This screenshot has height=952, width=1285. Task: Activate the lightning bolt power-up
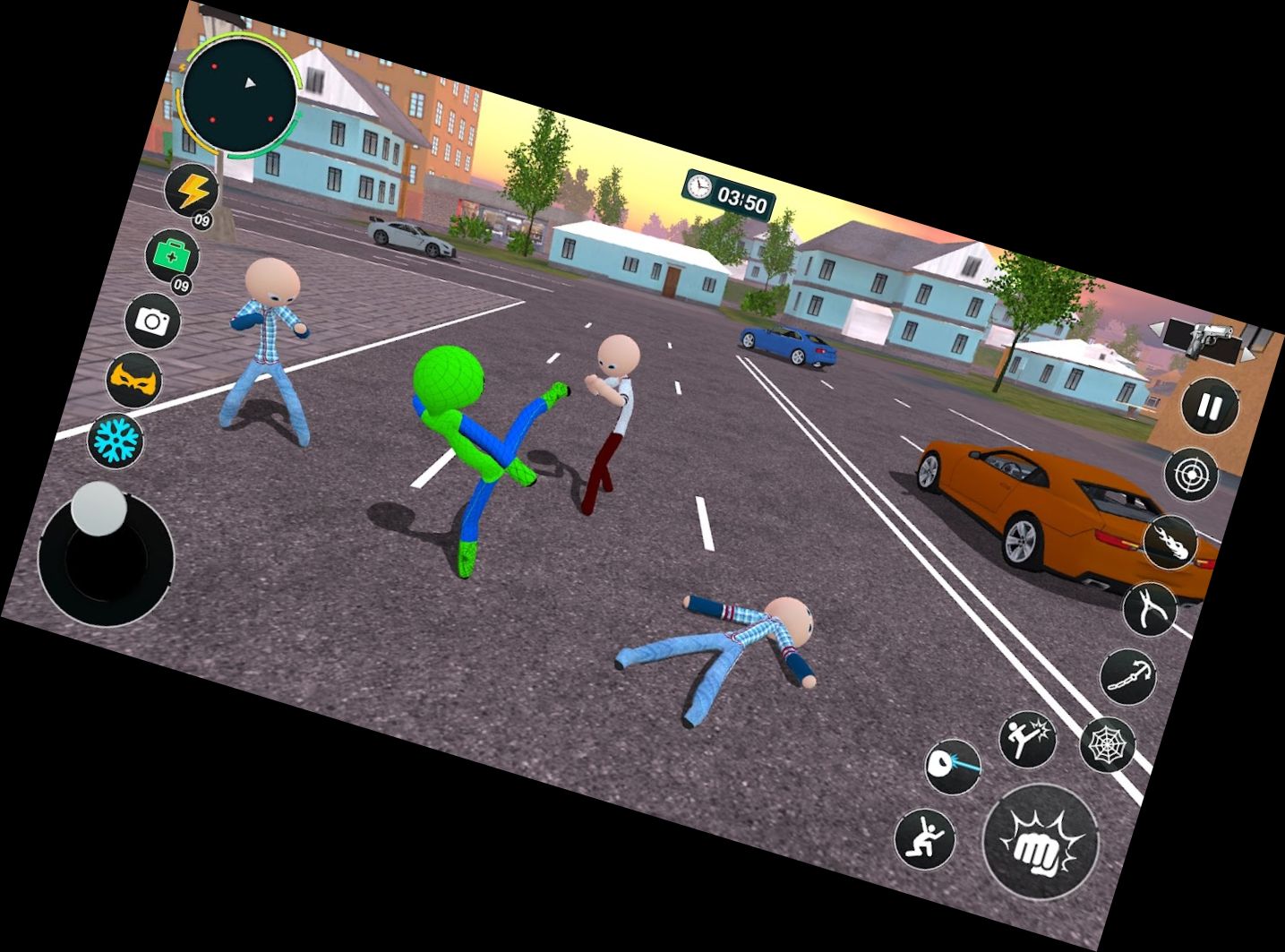click(x=193, y=191)
